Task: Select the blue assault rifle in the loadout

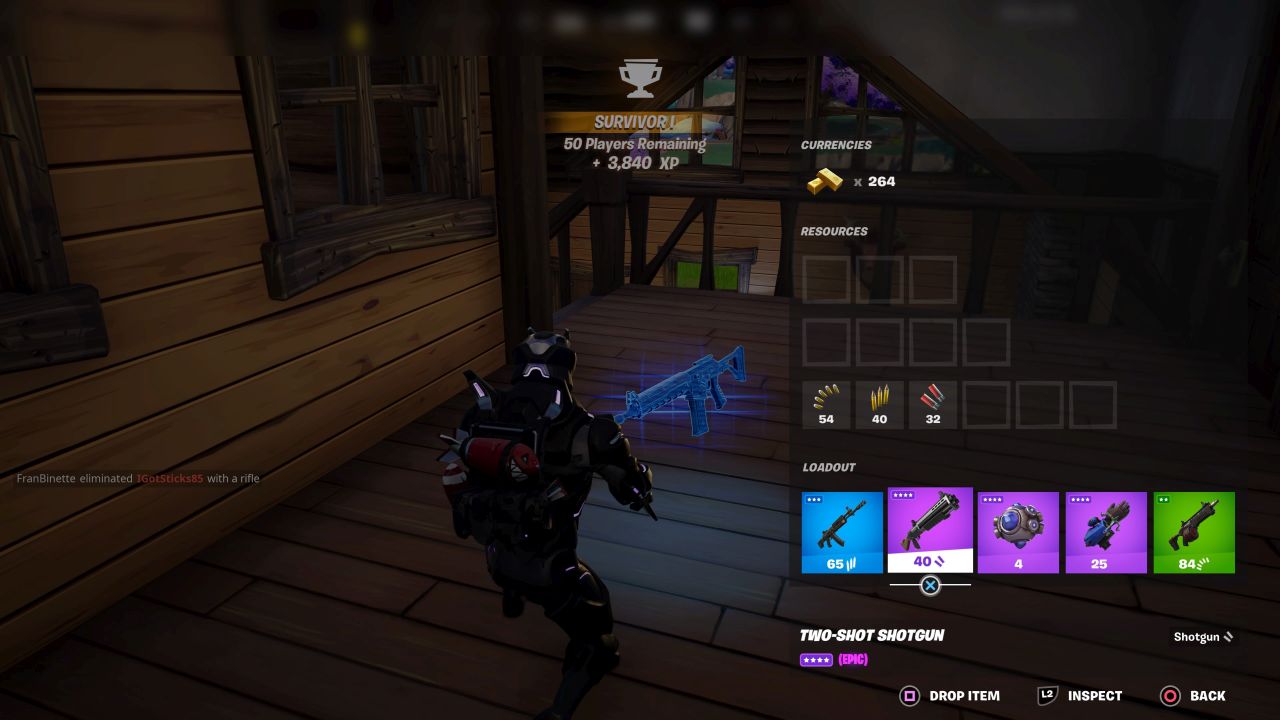Action: (x=842, y=532)
